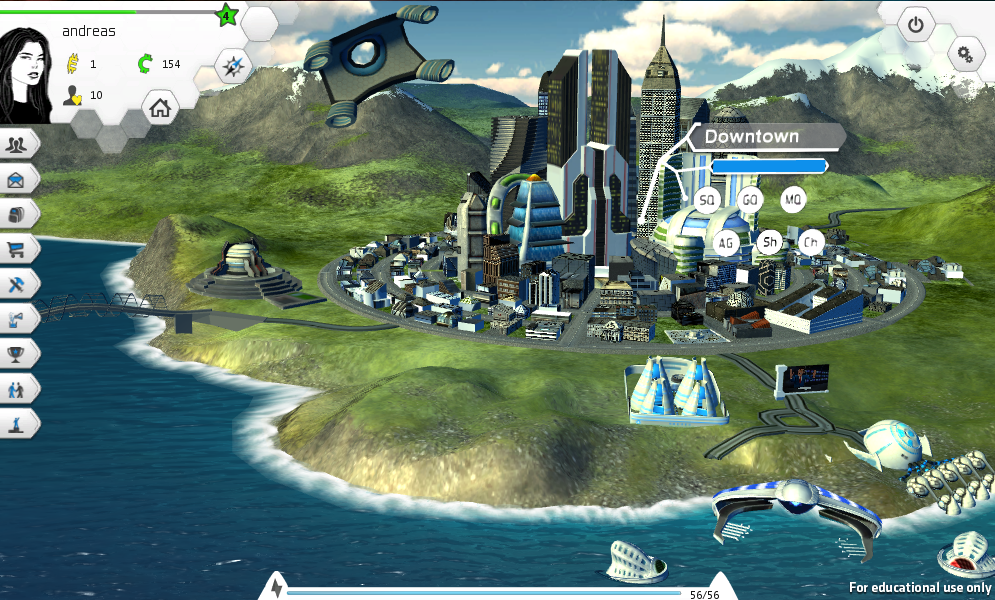Open the friends group sidebar tab

tap(18, 144)
